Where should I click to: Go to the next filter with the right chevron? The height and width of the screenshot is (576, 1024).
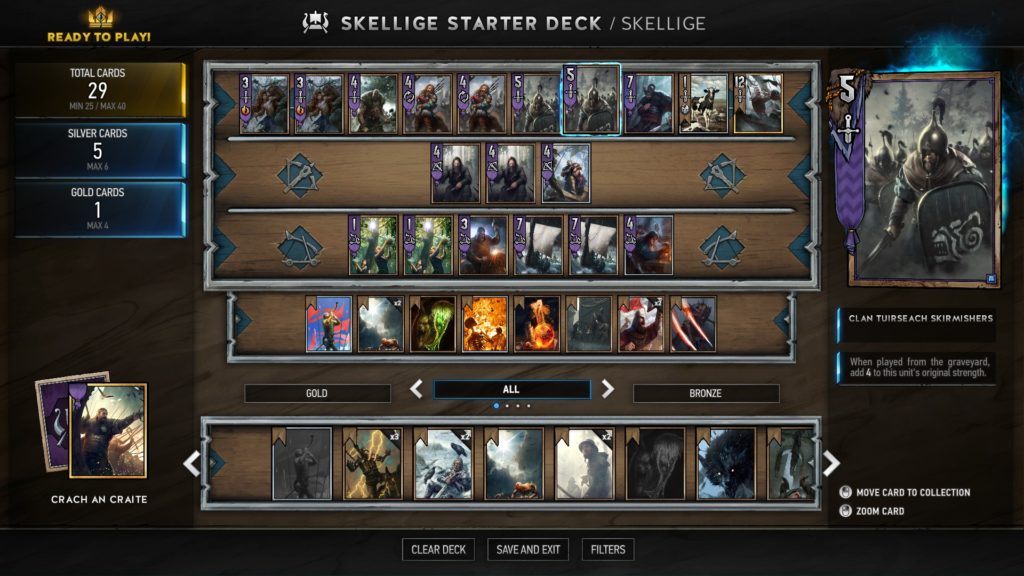pos(608,389)
